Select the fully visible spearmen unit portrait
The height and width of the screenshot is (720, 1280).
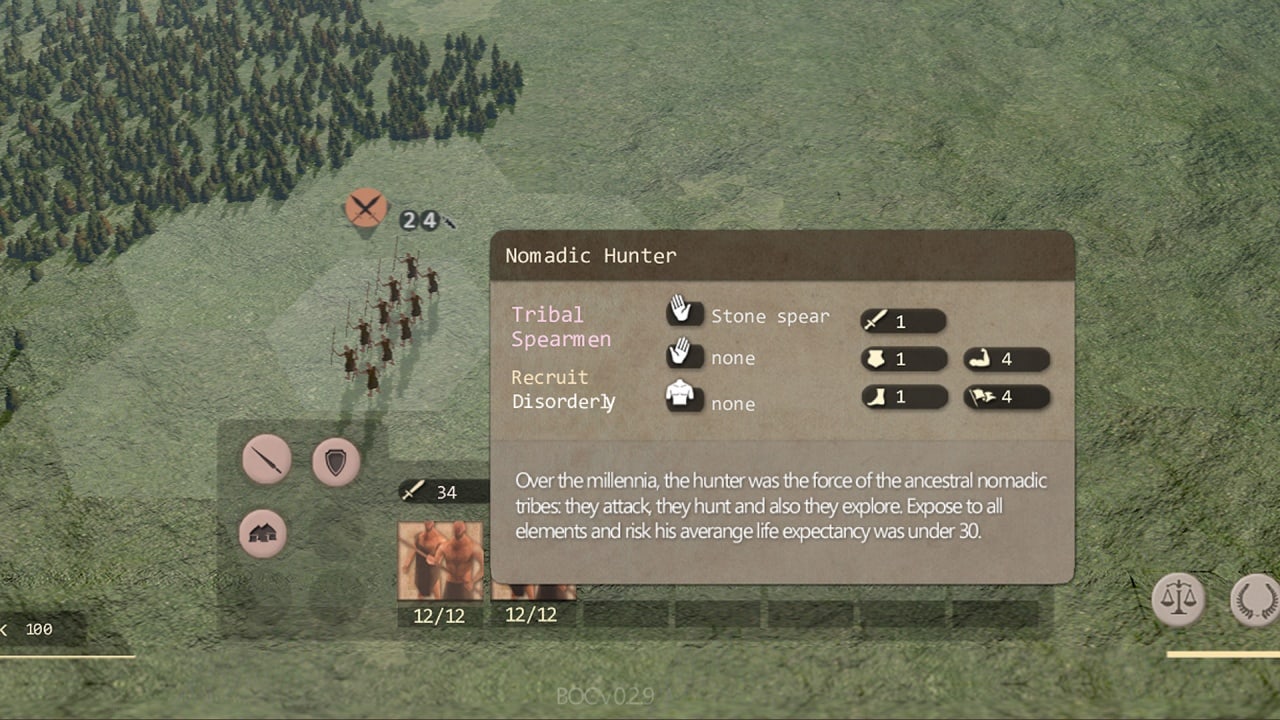pos(440,561)
